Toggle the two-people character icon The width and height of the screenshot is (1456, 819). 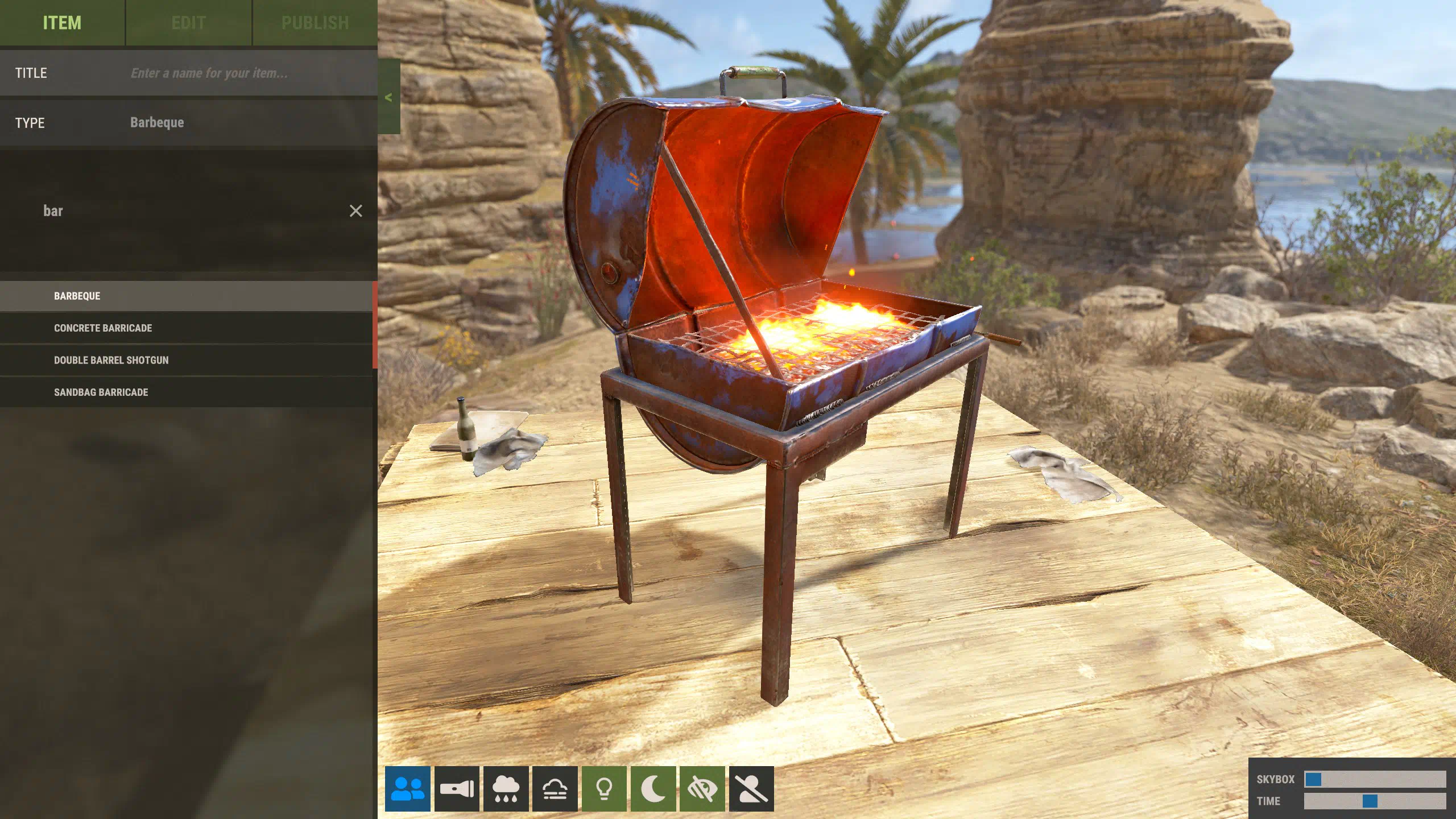[408, 789]
